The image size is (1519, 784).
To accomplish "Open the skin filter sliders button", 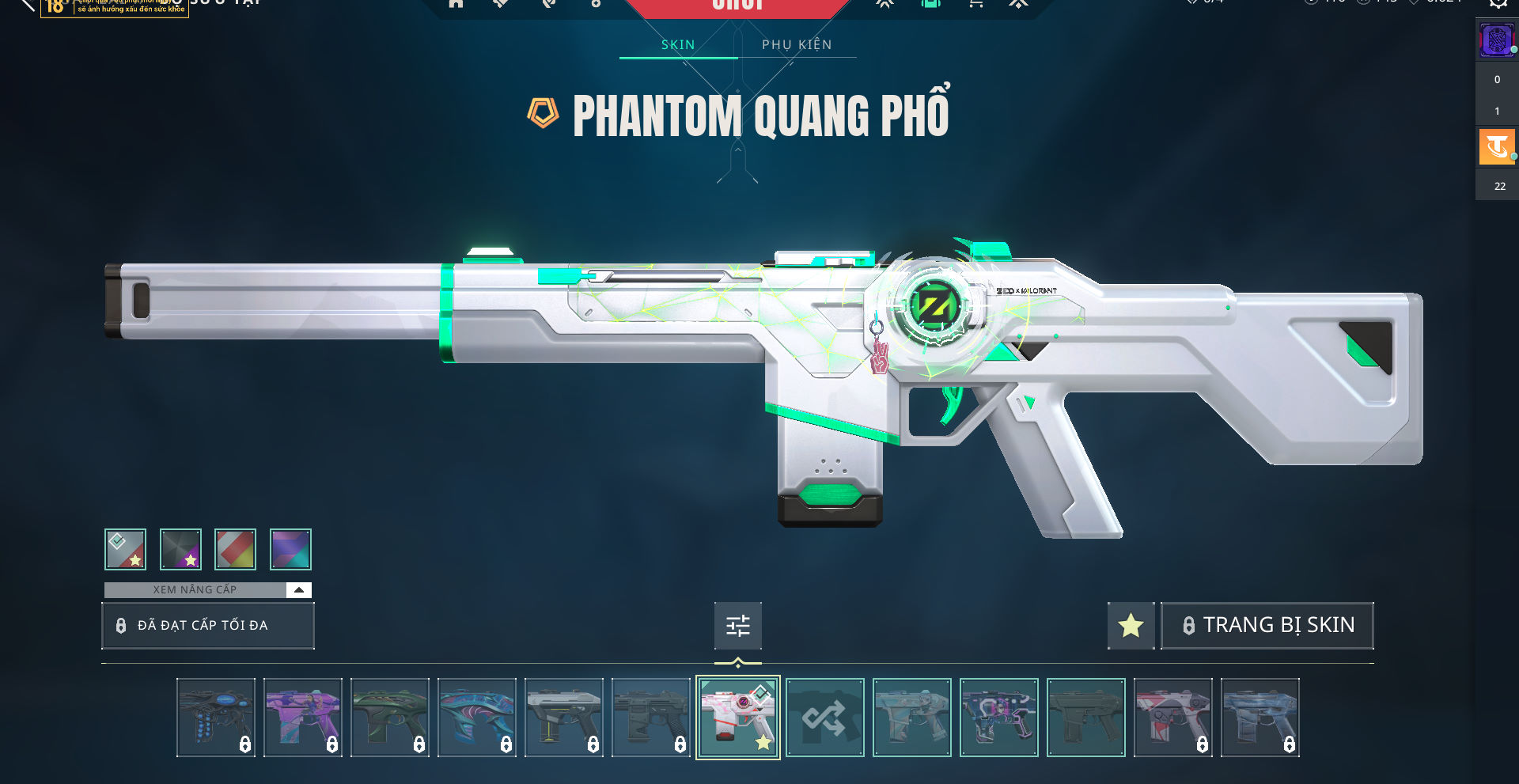I will [737, 626].
